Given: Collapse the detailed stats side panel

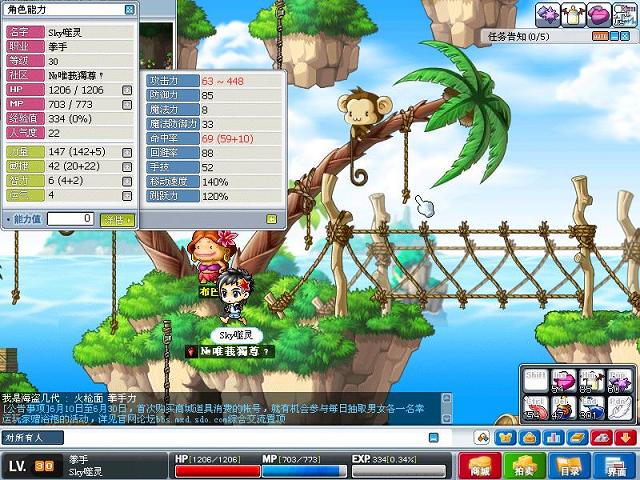Looking at the screenshot, I should (x=271, y=218).
